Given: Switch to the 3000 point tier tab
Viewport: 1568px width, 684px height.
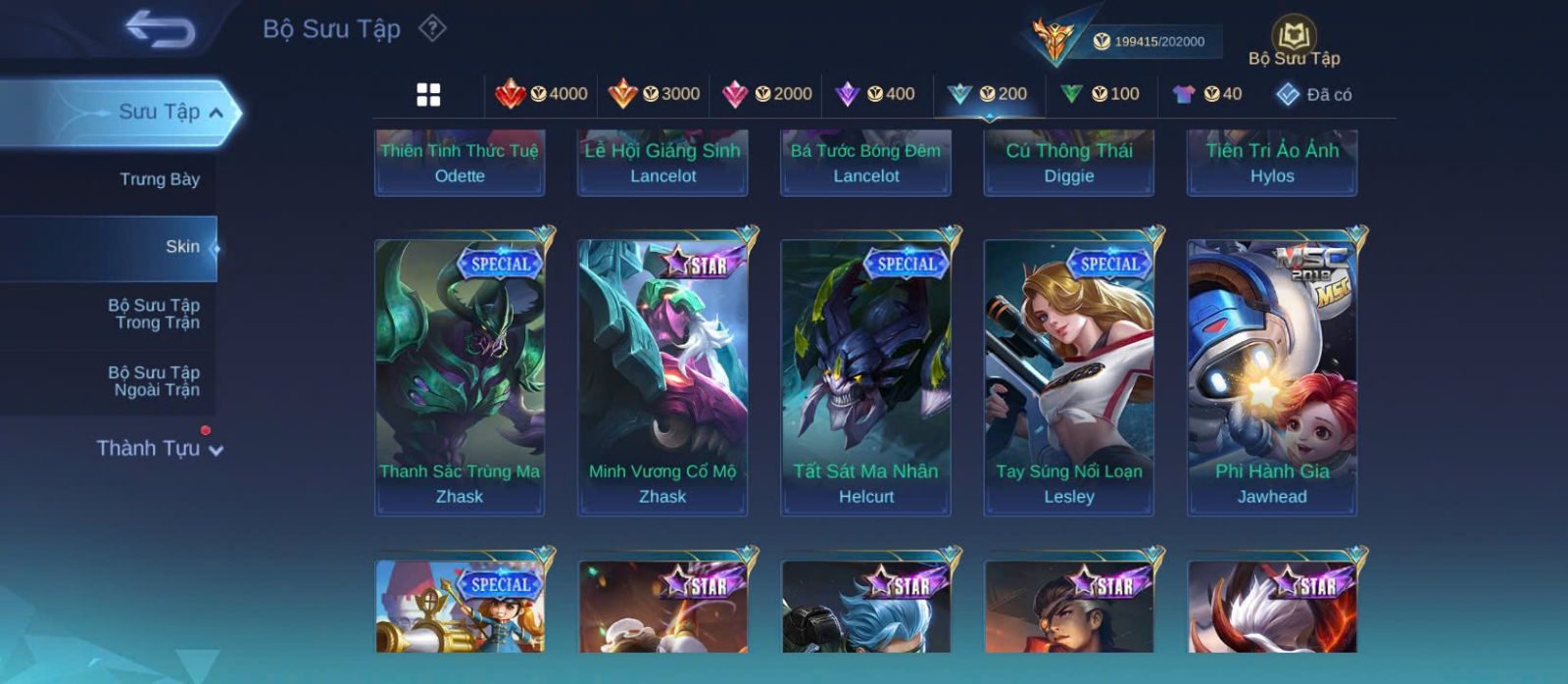Looking at the screenshot, I should coord(654,94).
